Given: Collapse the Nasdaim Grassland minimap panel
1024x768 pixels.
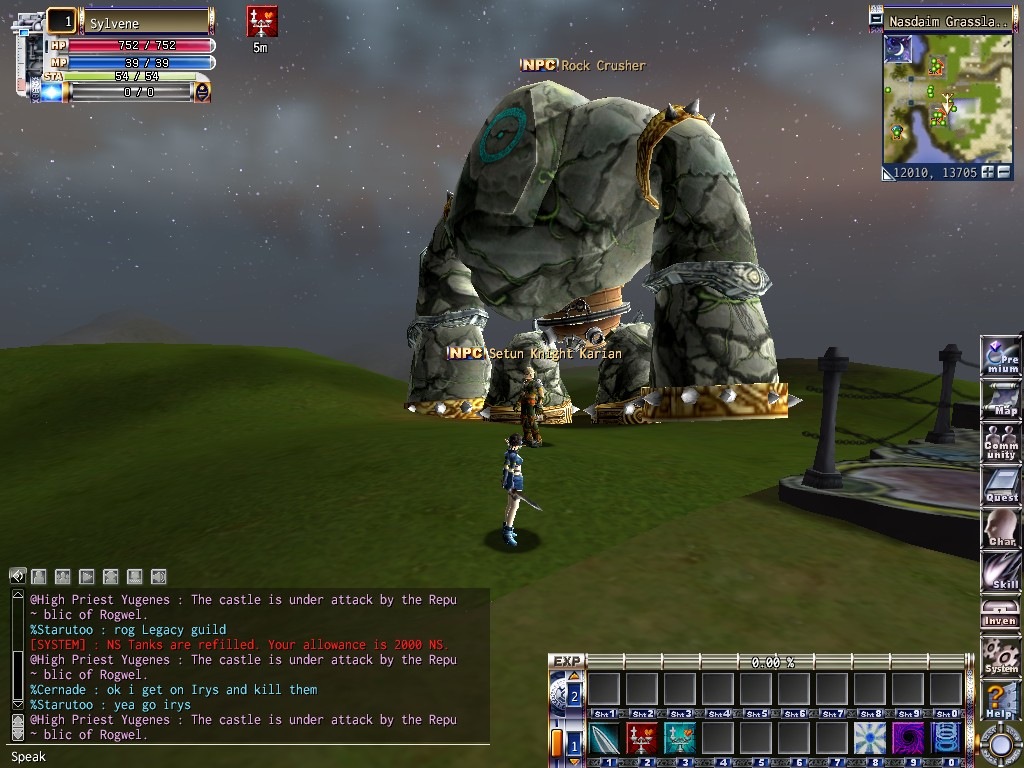Looking at the screenshot, I should tap(876, 20).
